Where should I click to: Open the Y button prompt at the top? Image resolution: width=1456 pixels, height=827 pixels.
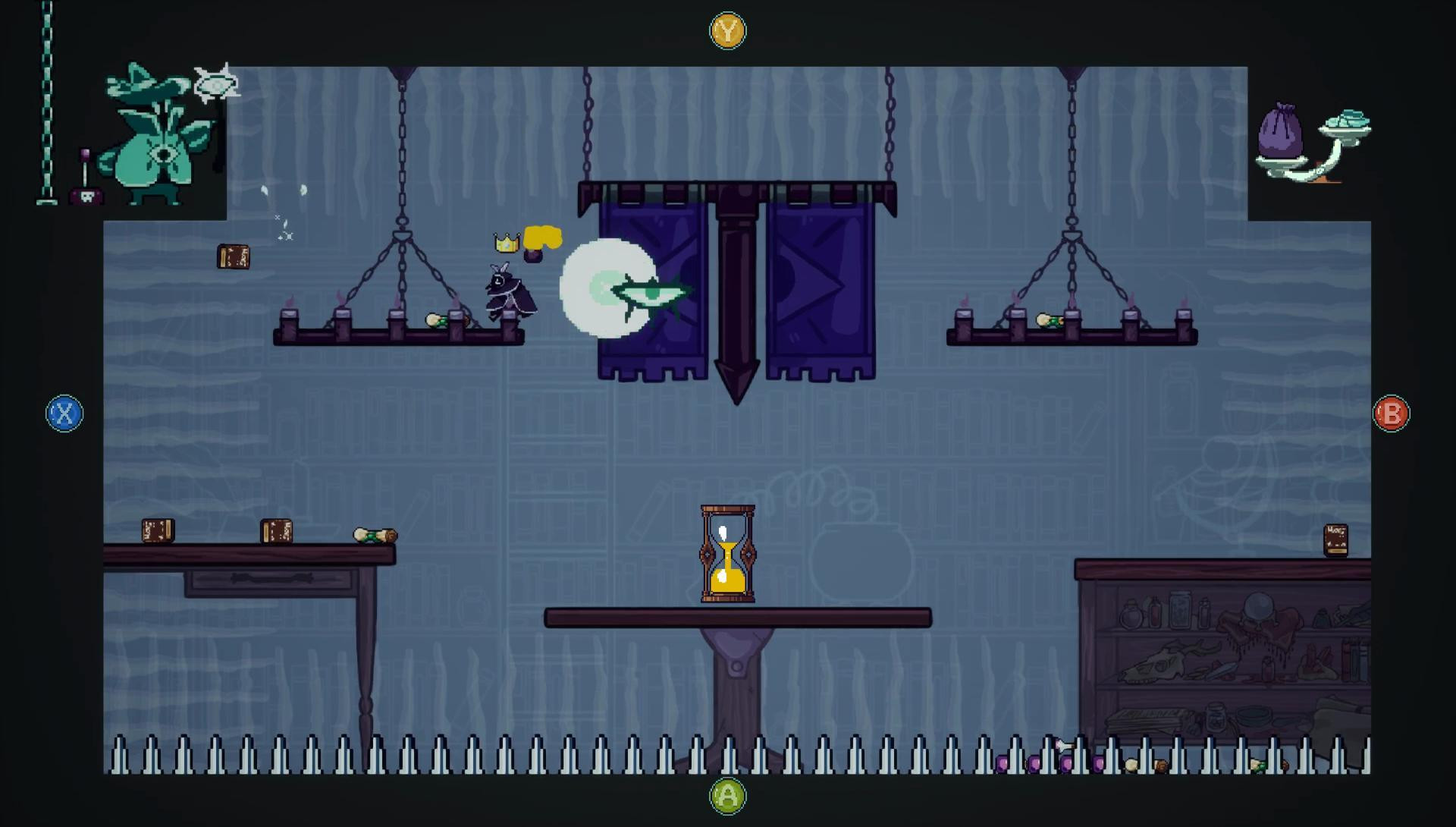(x=727, y=31)
